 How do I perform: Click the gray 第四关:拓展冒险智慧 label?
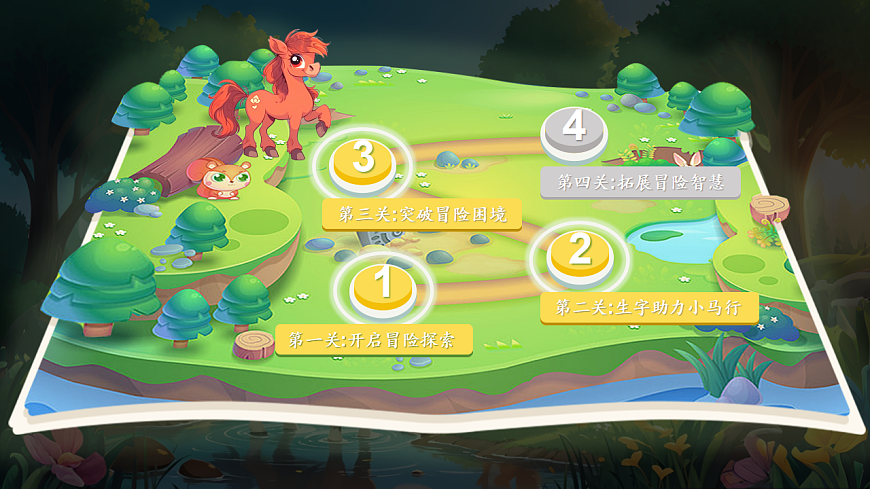click(x=641, y=183)
